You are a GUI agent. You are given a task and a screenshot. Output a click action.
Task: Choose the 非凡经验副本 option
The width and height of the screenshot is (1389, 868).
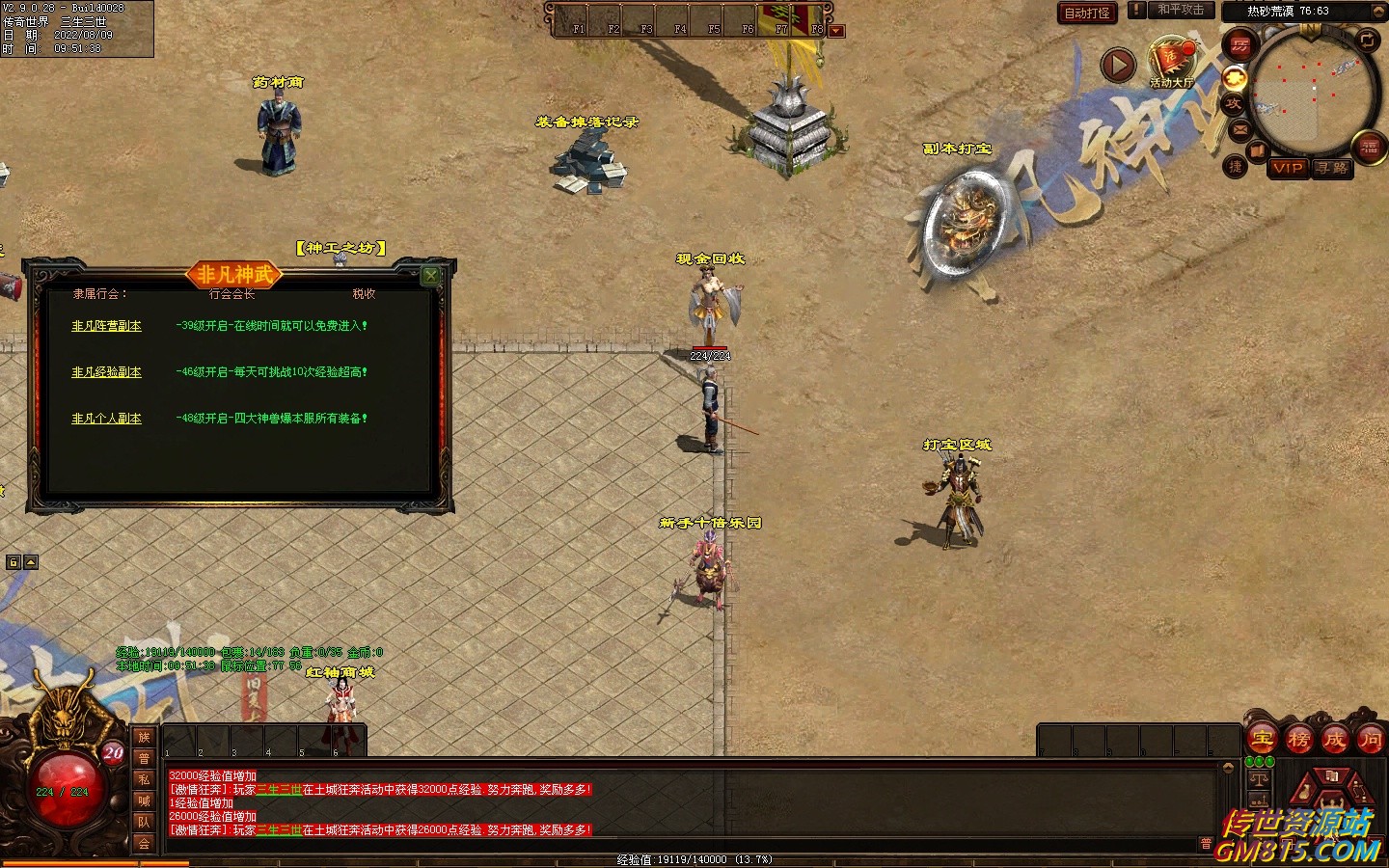click(x=106, y=372)
